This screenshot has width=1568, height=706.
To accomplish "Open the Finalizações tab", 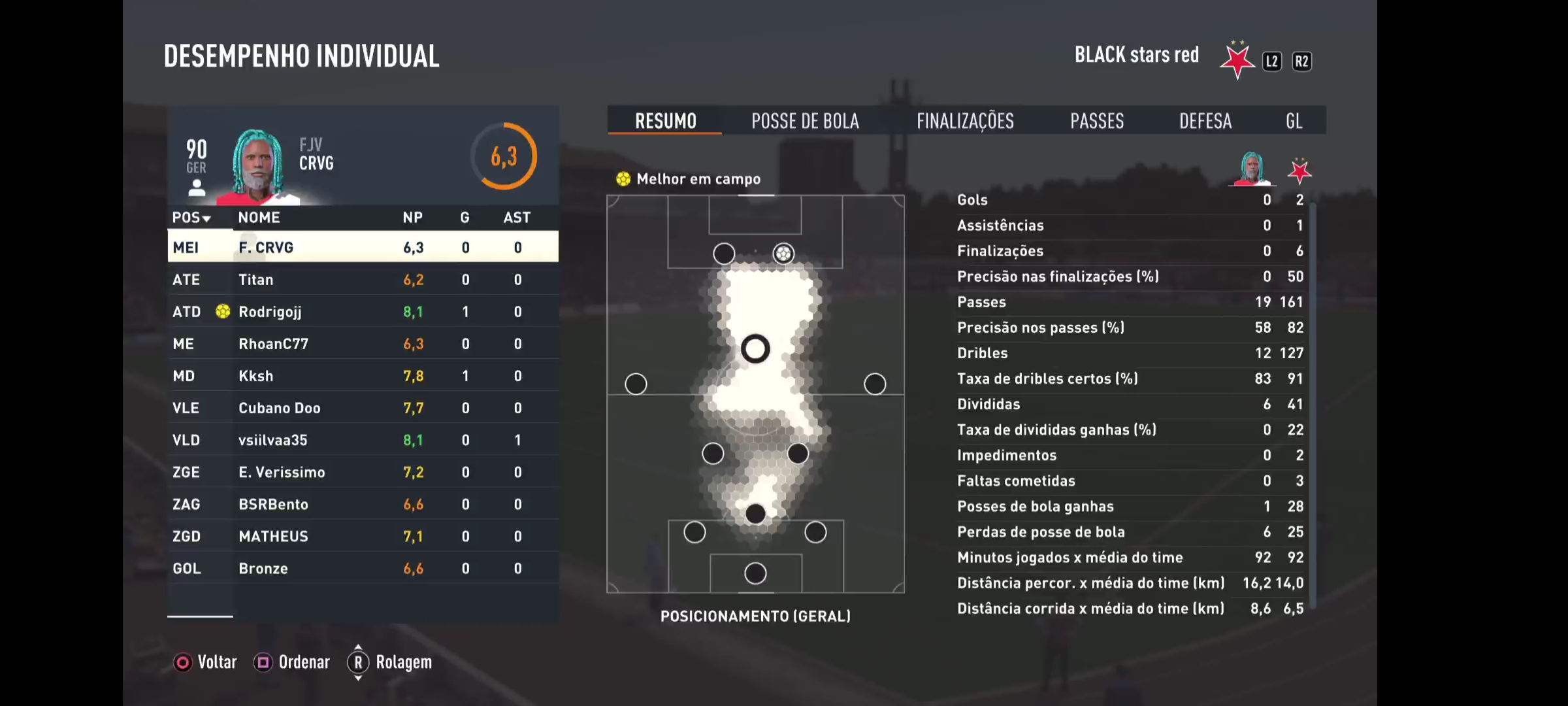I will click(965, 121).
